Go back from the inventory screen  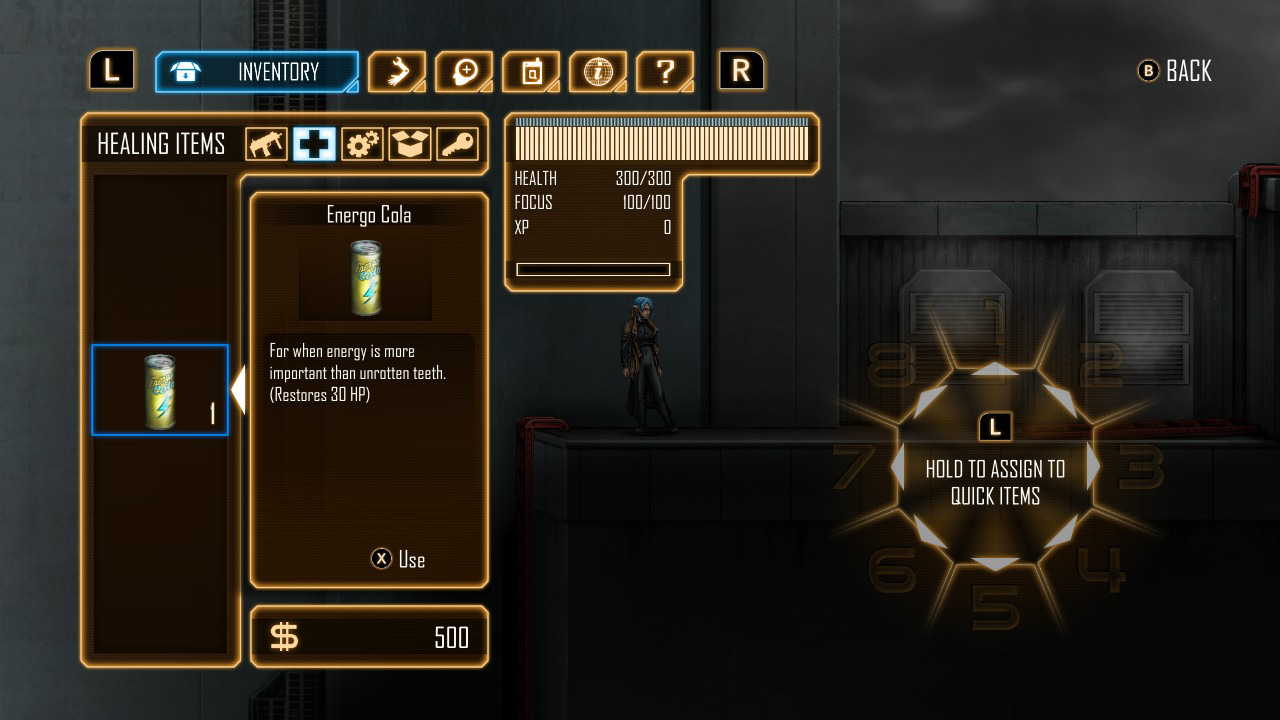1175,71
